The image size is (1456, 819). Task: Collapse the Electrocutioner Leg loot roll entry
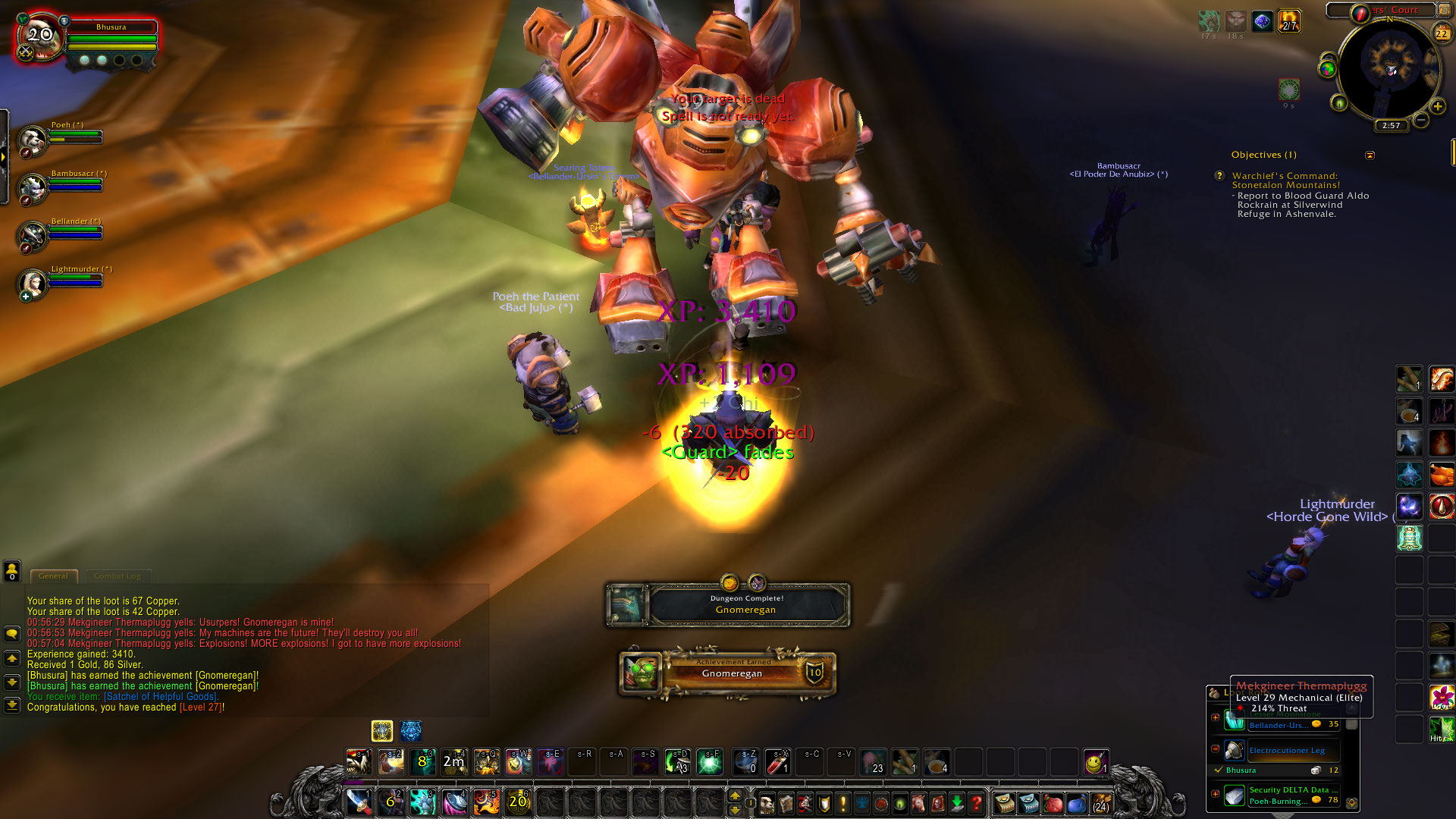(1216, 748)
